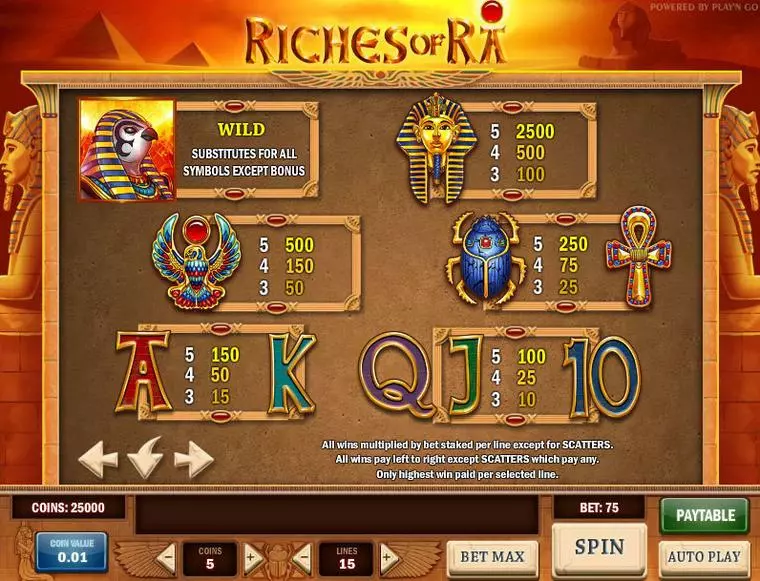The width and height of the screenshot is (760, 581).
Task: Click the BET MAX button
Action: pyautogui.click(x=491, y=555)
